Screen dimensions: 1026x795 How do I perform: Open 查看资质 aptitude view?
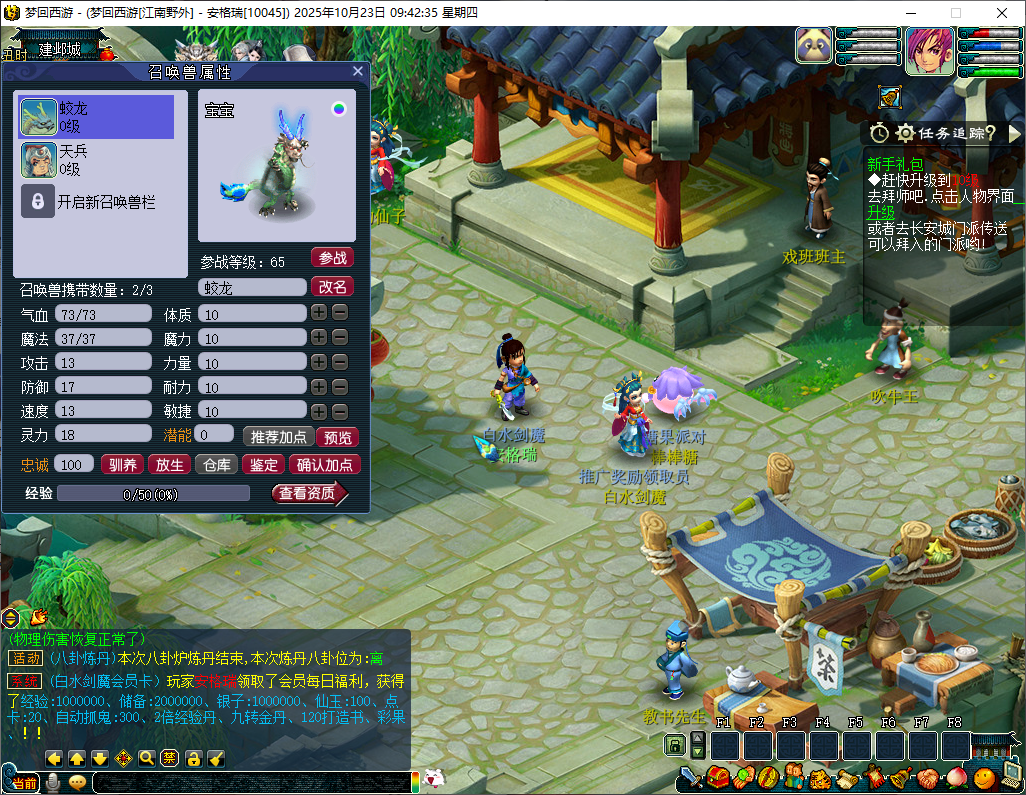[308, 493]
